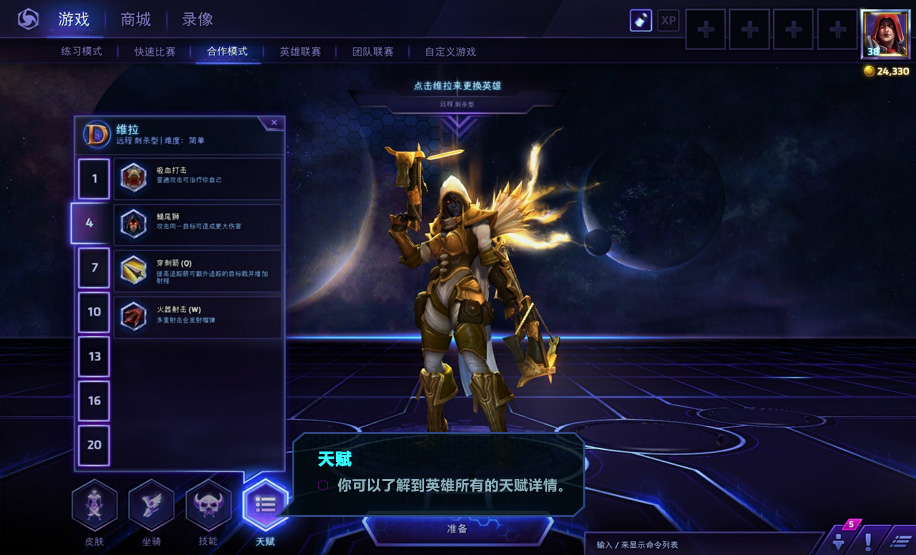Open the 皮肤 skins selector
The image size is (916, 555).
pos(94,508)
